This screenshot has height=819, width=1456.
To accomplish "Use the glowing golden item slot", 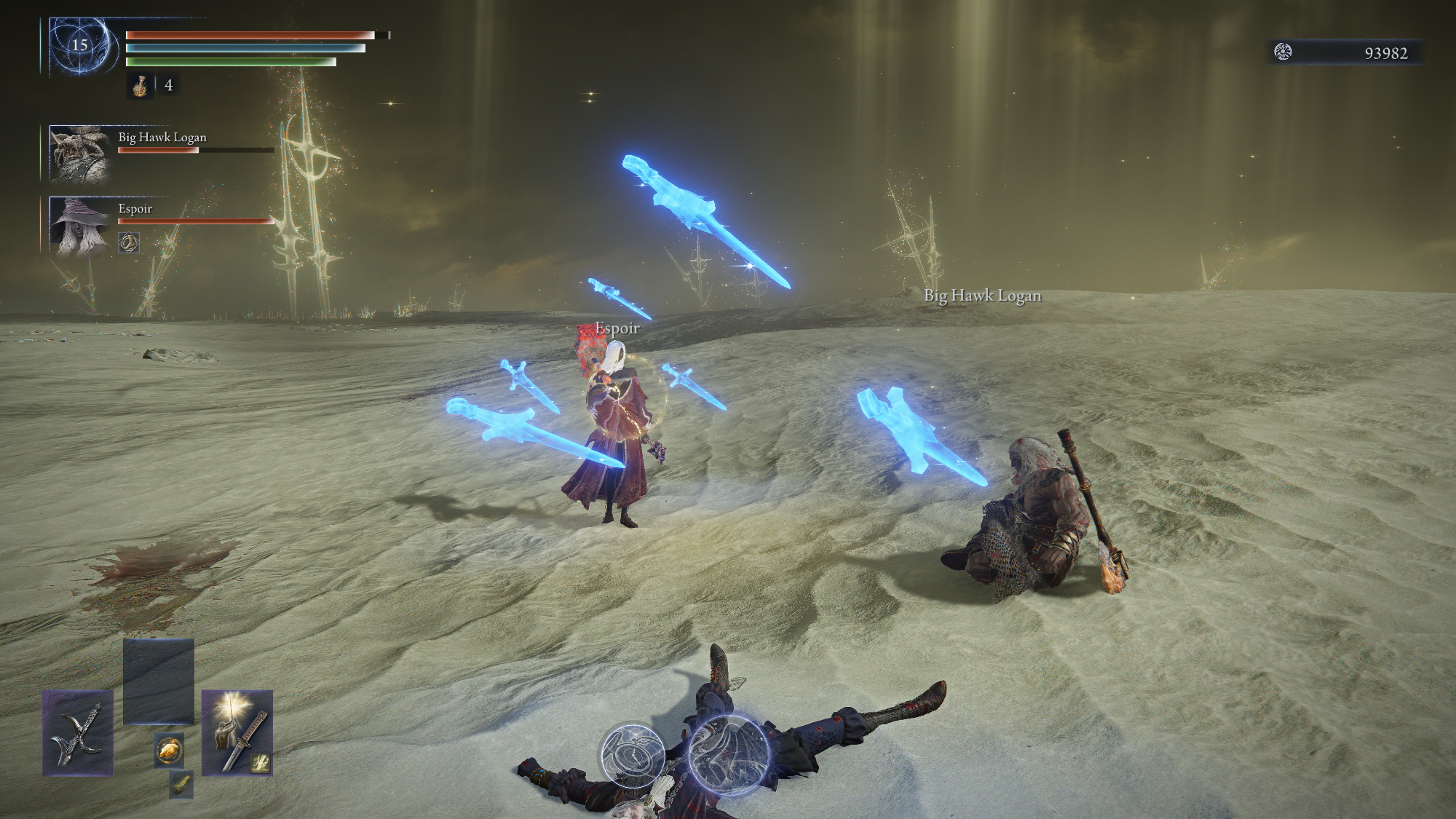I will coord(169,749).
